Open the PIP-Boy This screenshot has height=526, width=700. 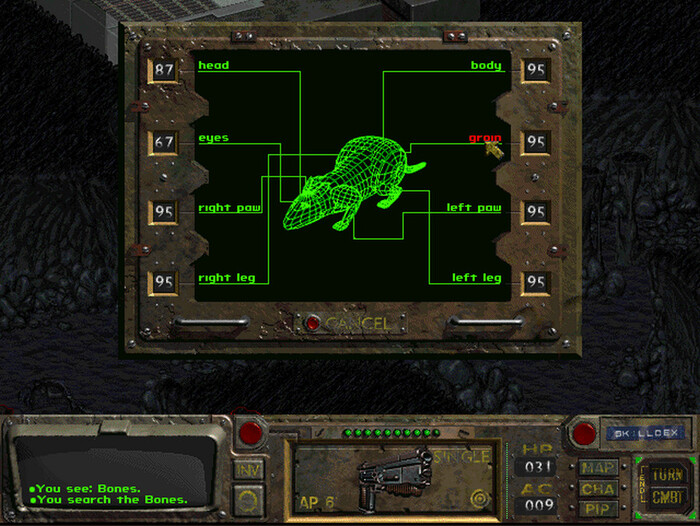coord(597,508)
